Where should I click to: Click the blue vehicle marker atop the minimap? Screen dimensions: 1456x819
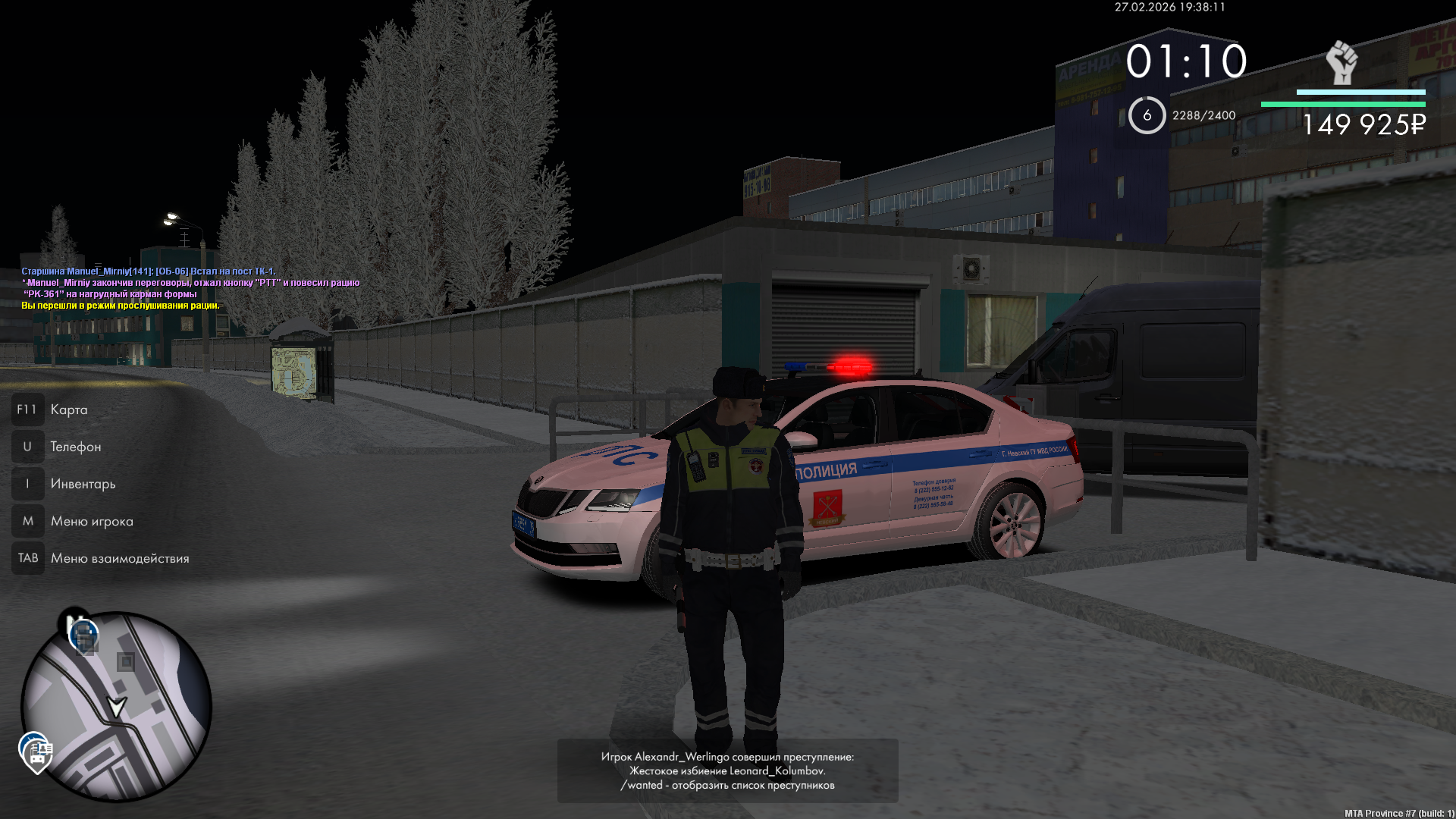(83, 635)
